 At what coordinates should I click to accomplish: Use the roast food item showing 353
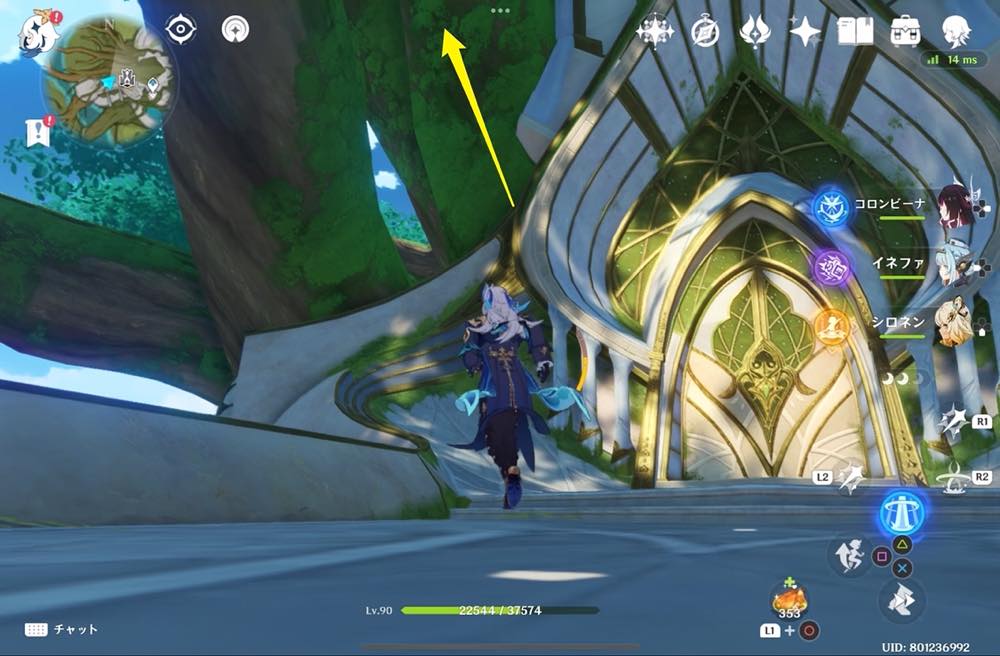pyautogui.click(x=789, y=600)
